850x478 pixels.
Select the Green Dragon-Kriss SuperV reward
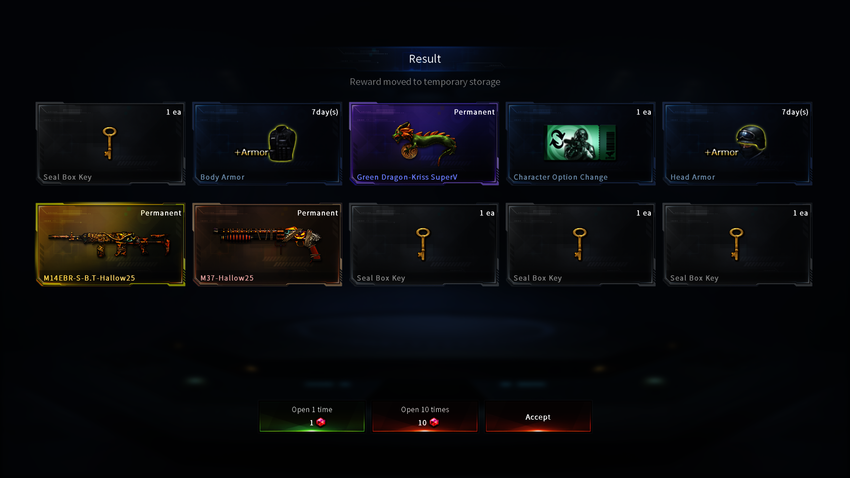click(424, 144)
